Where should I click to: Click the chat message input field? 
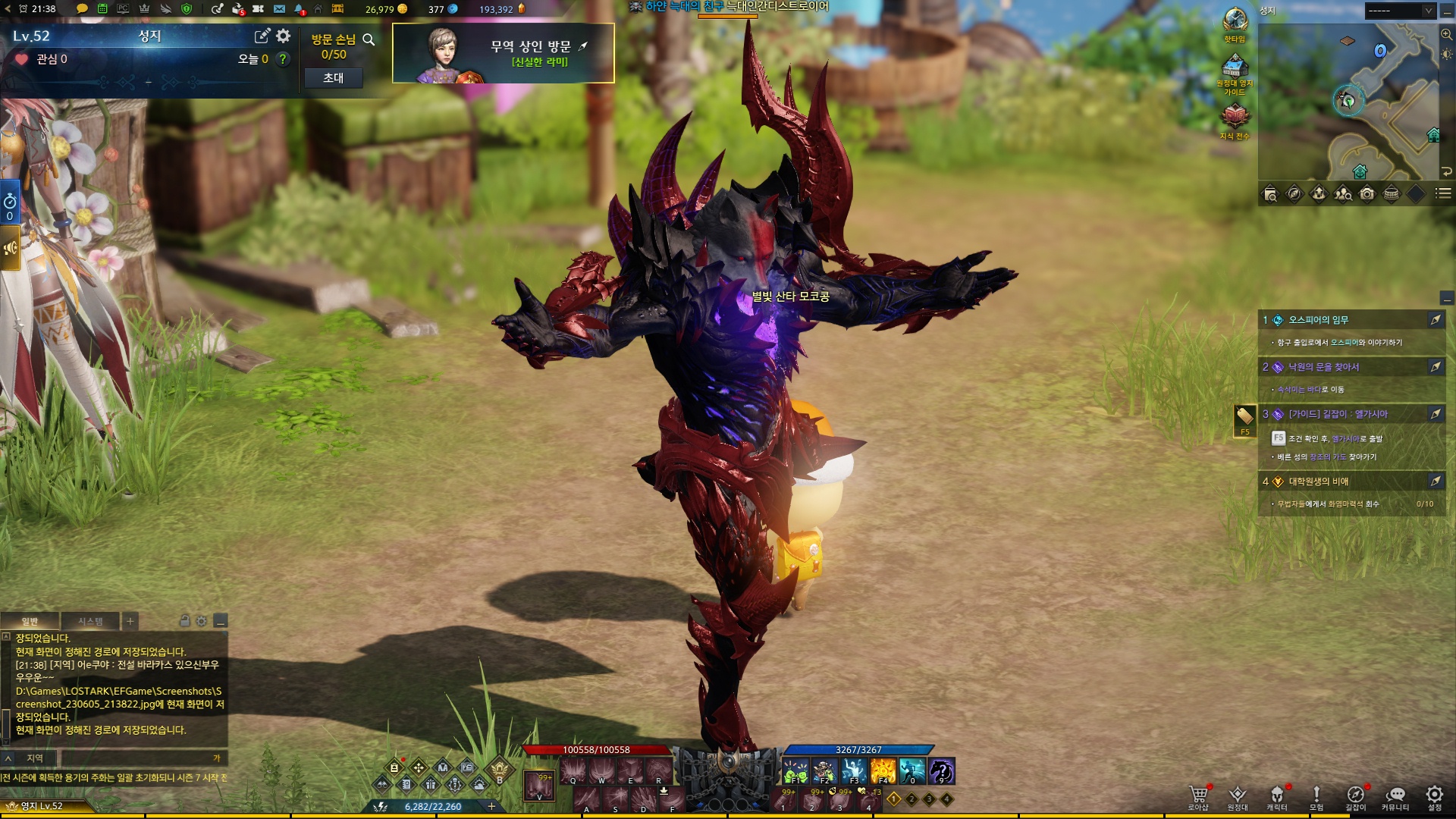click(x=136, y=758)
